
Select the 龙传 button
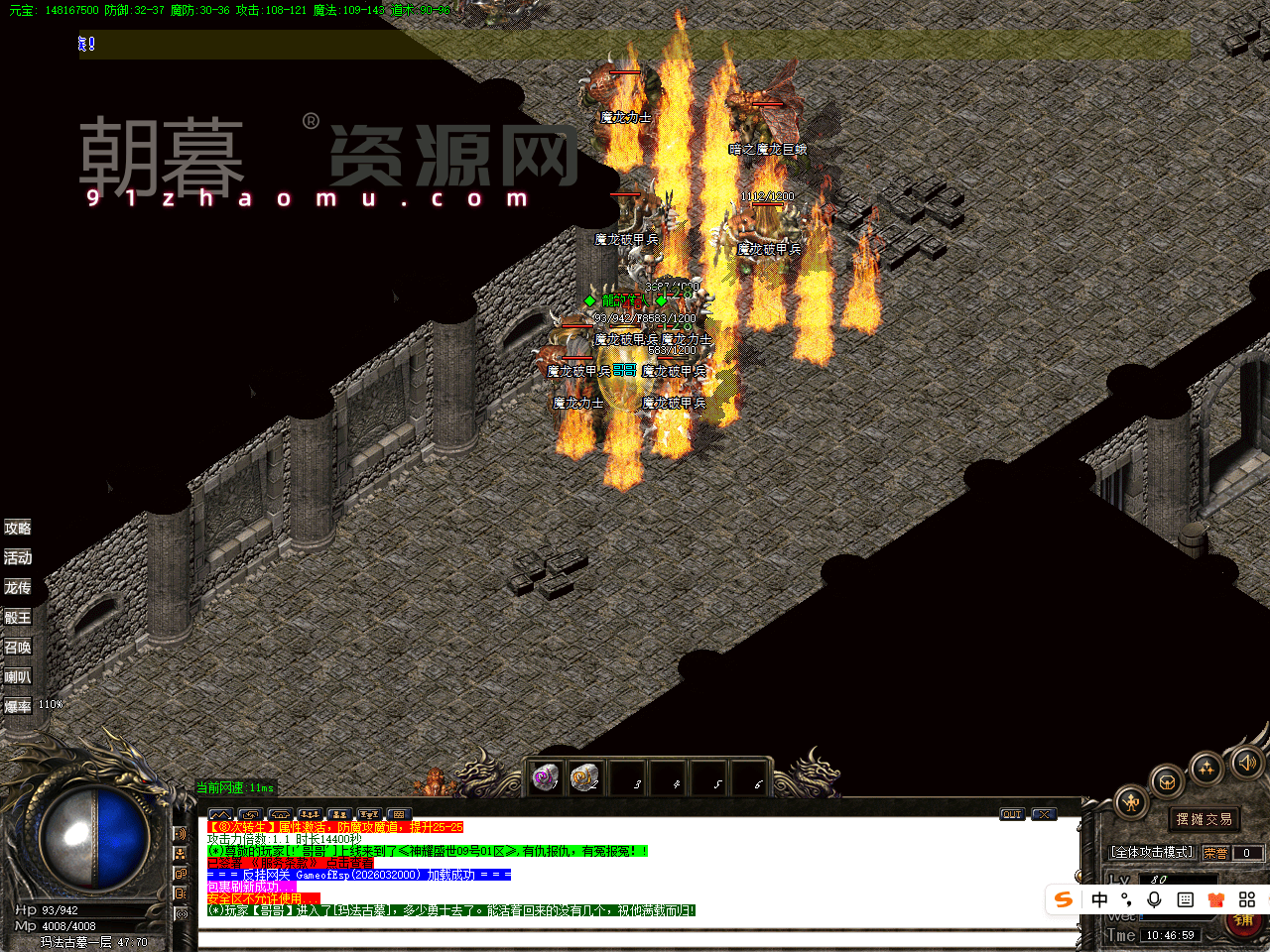(18, 588)
